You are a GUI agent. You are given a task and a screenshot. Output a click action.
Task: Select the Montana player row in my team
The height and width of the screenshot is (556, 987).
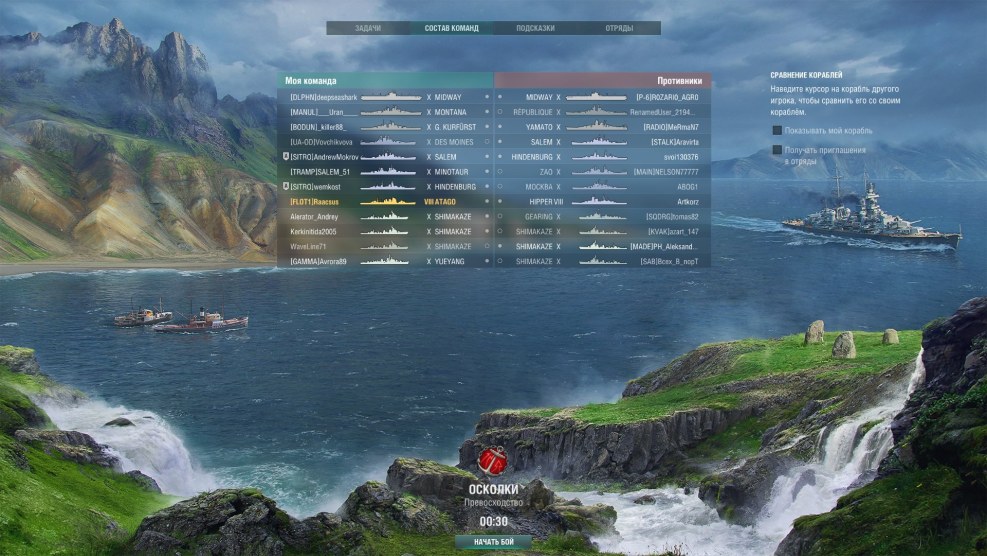385,112
